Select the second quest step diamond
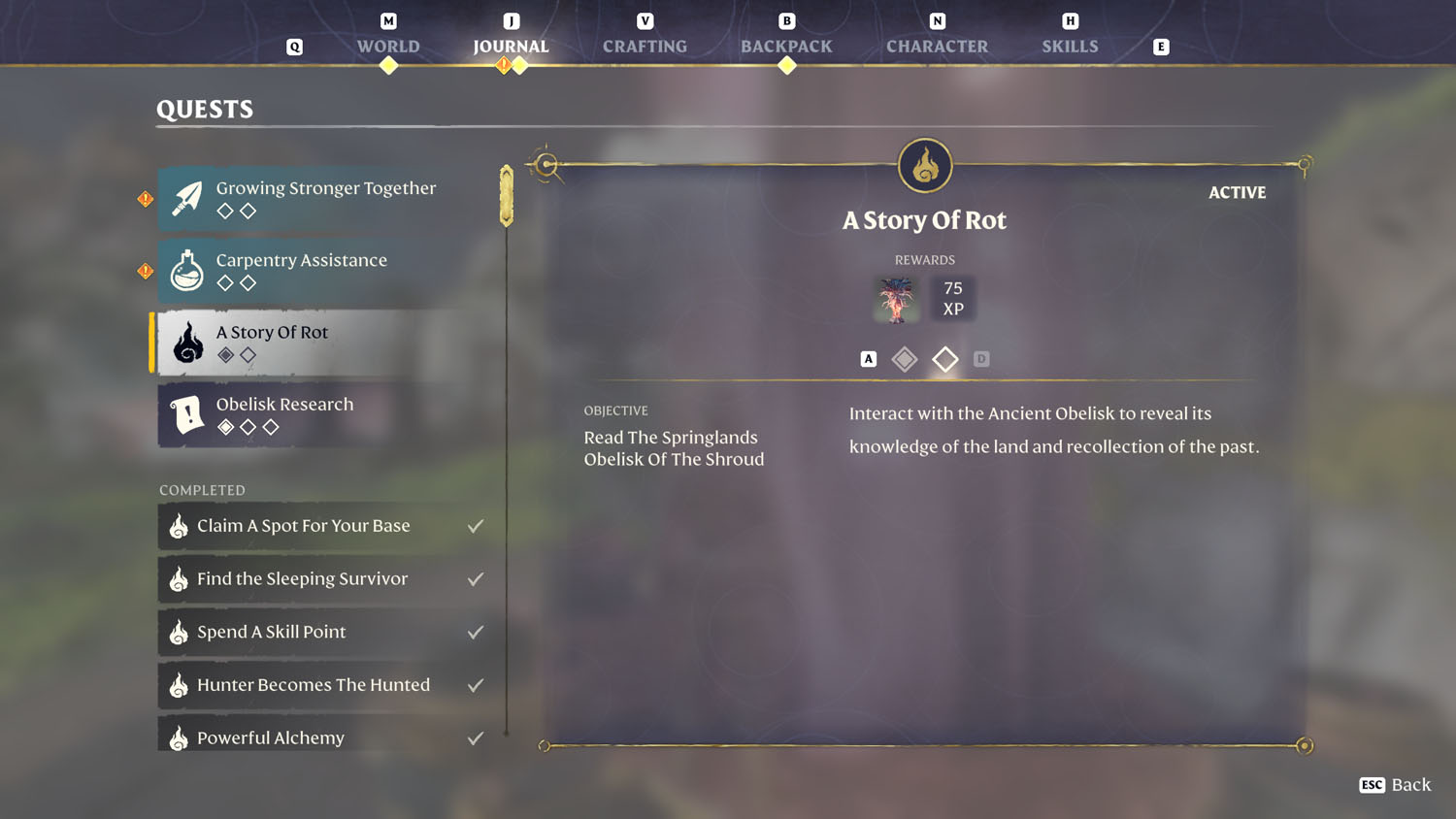The height and width of the screenshot is (819, 1456). click(x=944, y=359)
